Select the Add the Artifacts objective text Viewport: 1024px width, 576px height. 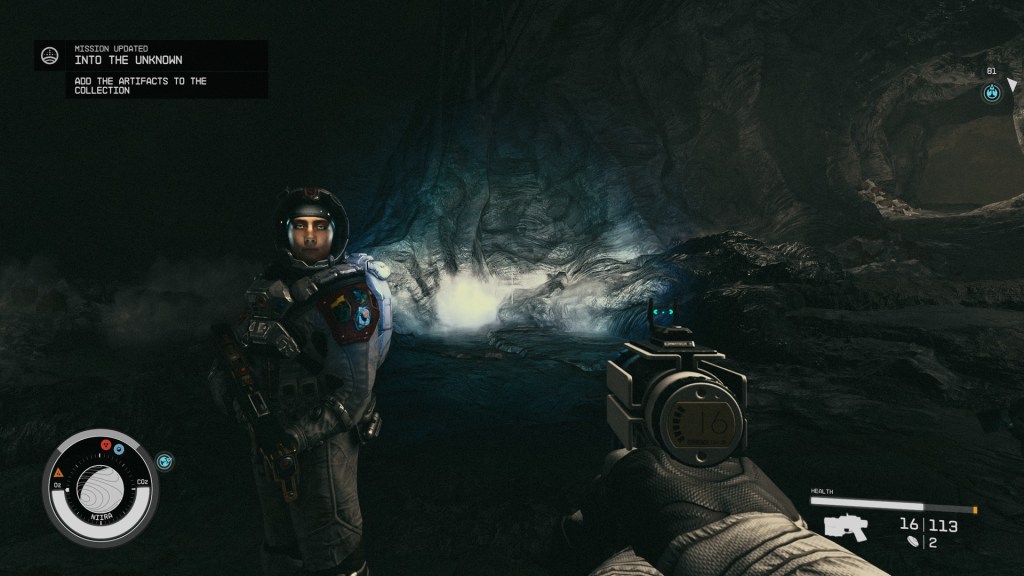140,86
